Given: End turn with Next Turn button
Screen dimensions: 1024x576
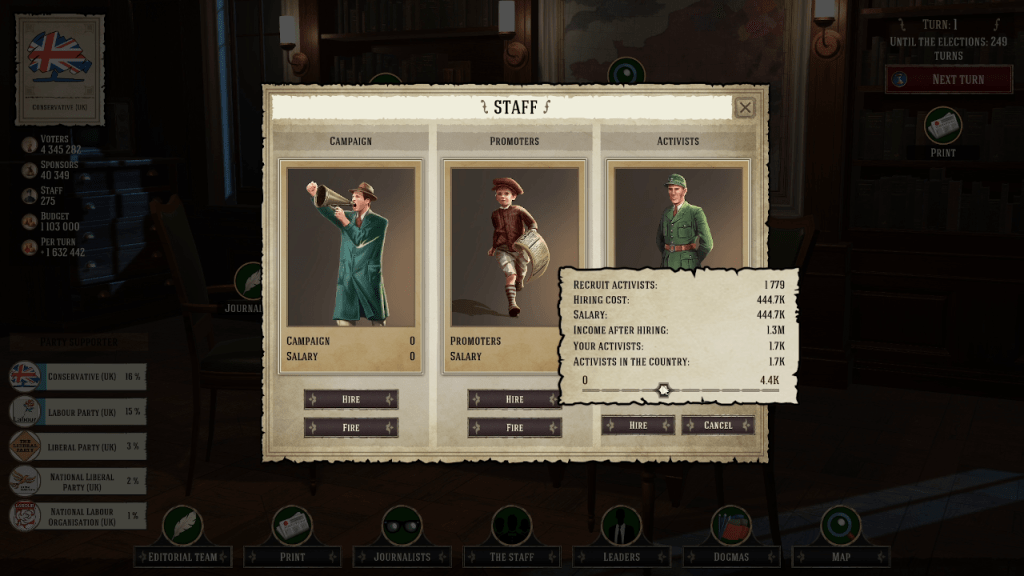Looking at the screenshot, I should (948, 79).
